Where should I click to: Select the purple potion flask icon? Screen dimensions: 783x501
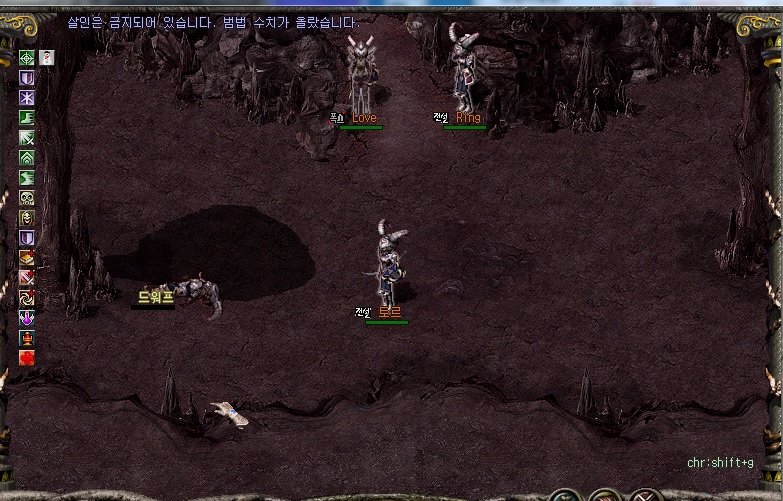click(x=27, y=318)
